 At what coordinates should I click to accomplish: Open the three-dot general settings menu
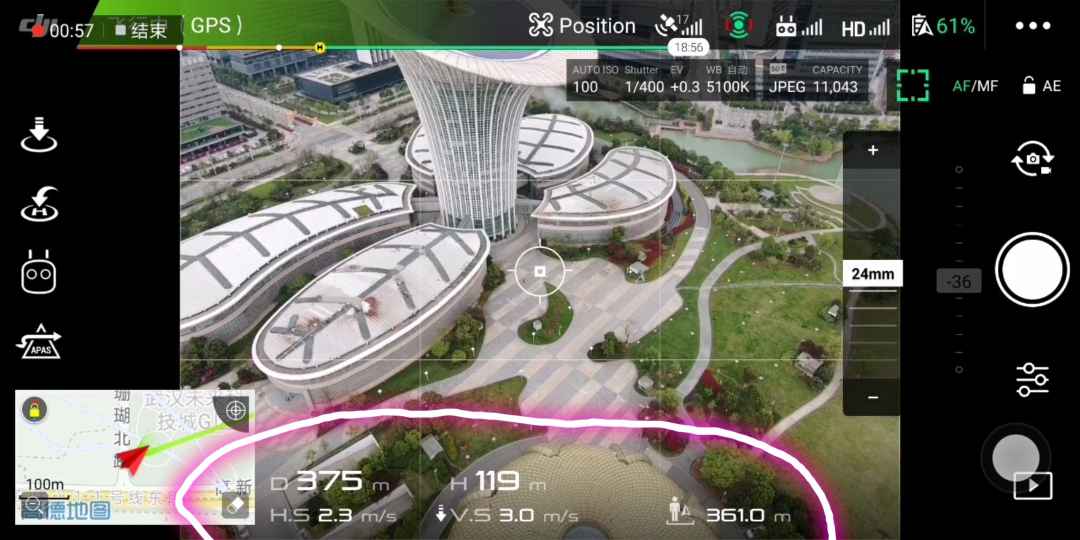tap(1033, 26)
